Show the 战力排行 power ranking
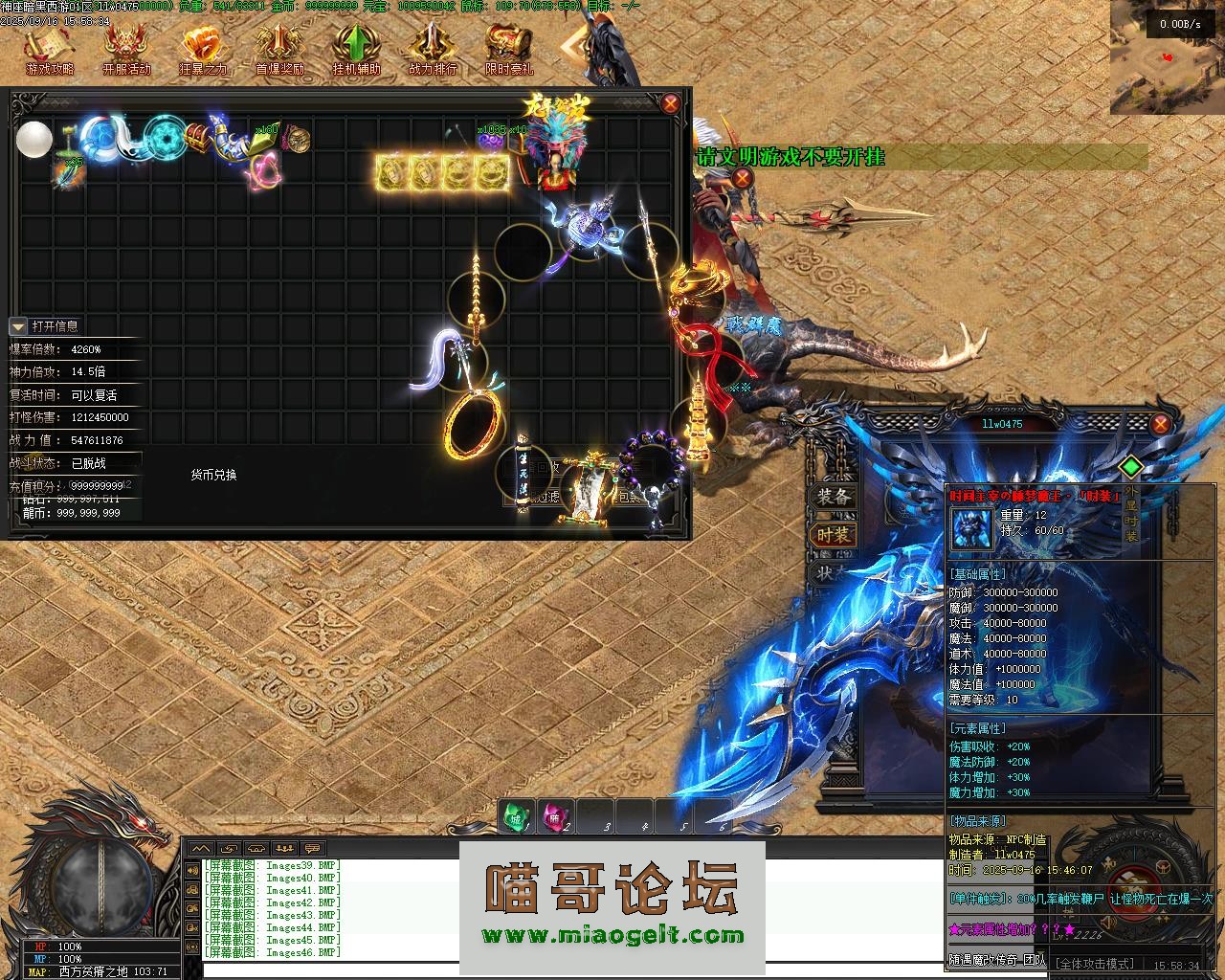Screen dimensions: 1225x980 point(433,48)
